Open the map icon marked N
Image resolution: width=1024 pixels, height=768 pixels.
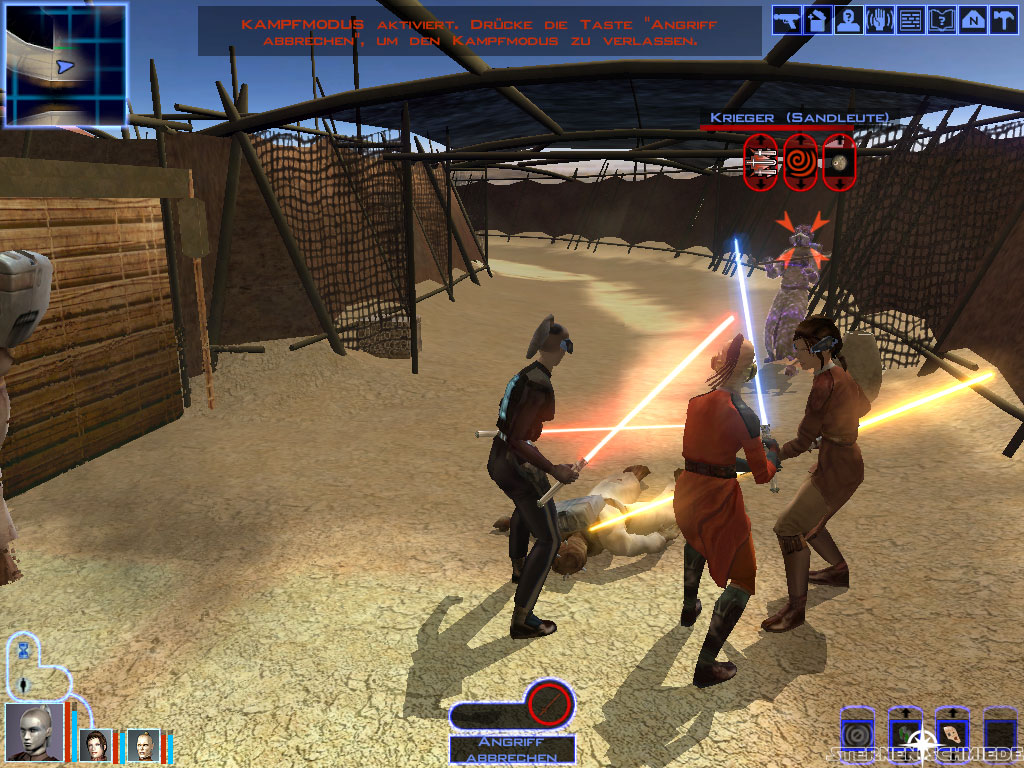972,19
